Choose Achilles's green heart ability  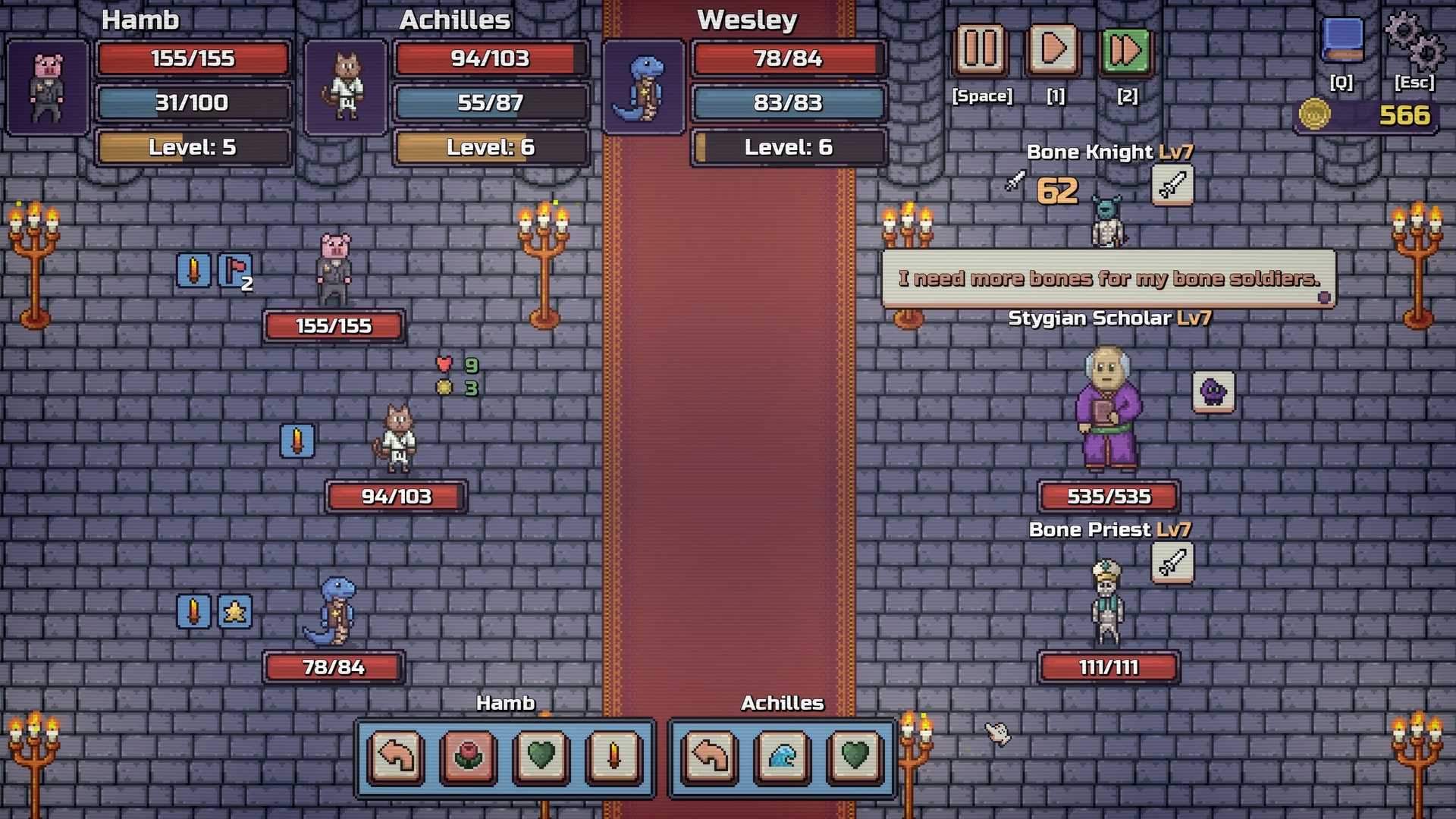click(855, 756)
